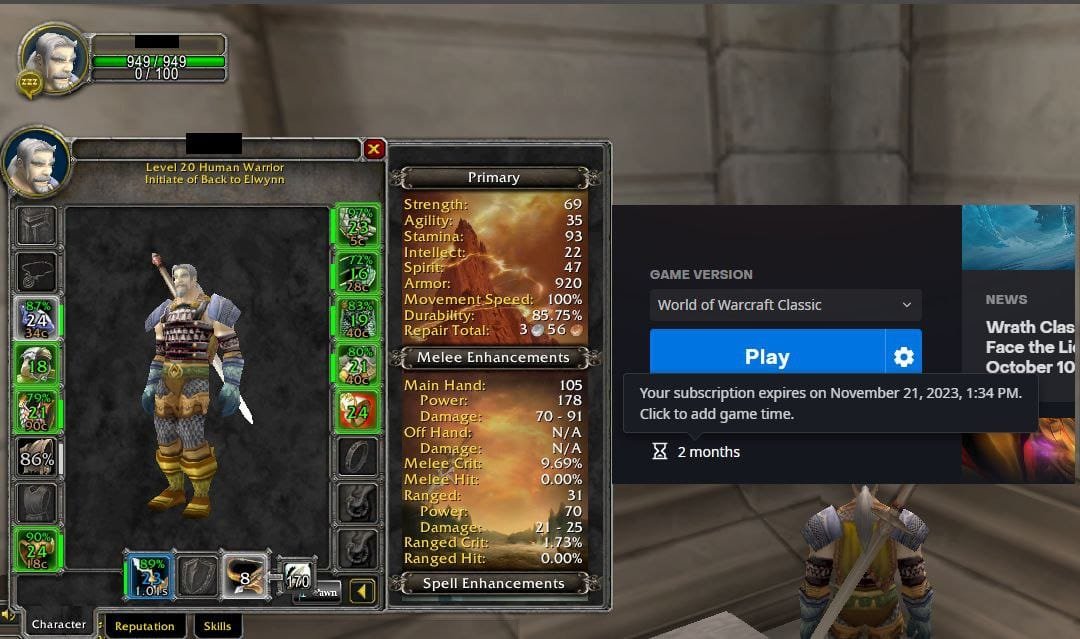This screenshot has height=639, width=1080.
Task: Switch to the Reputation tab
Action: pyautogui.click(x=144, y=626)
